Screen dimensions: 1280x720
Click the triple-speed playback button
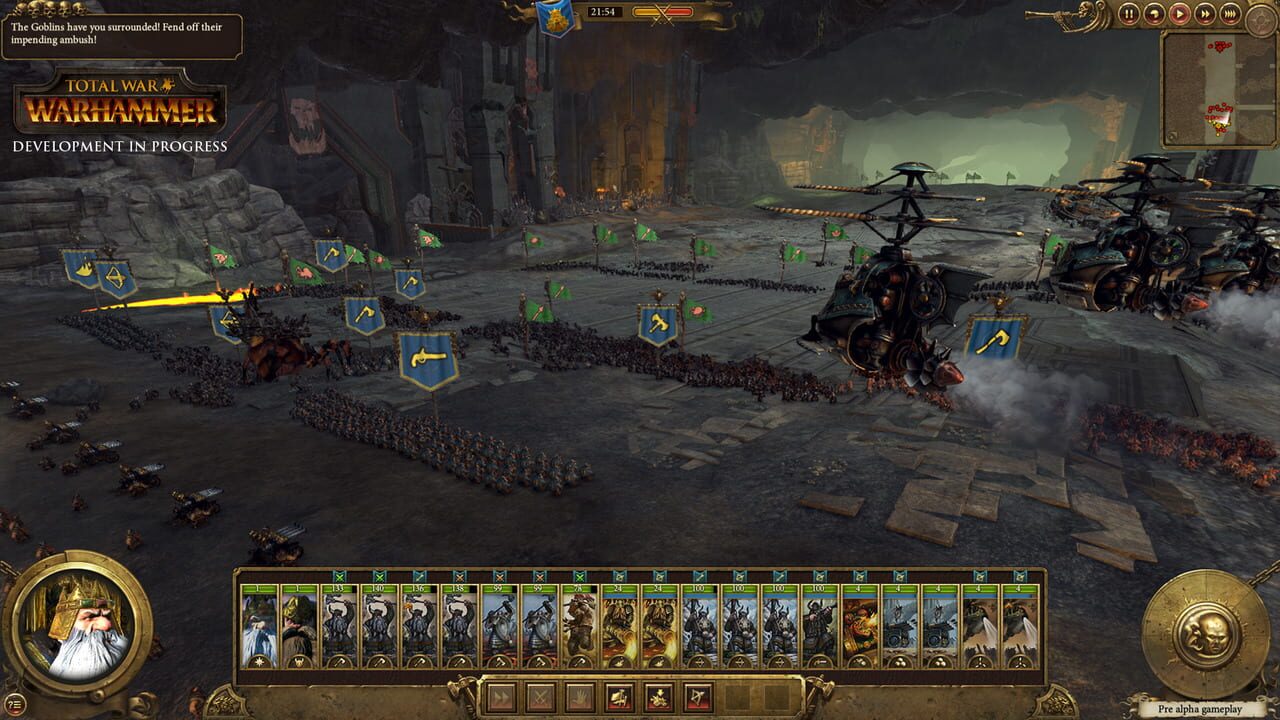pos(1230,15)
